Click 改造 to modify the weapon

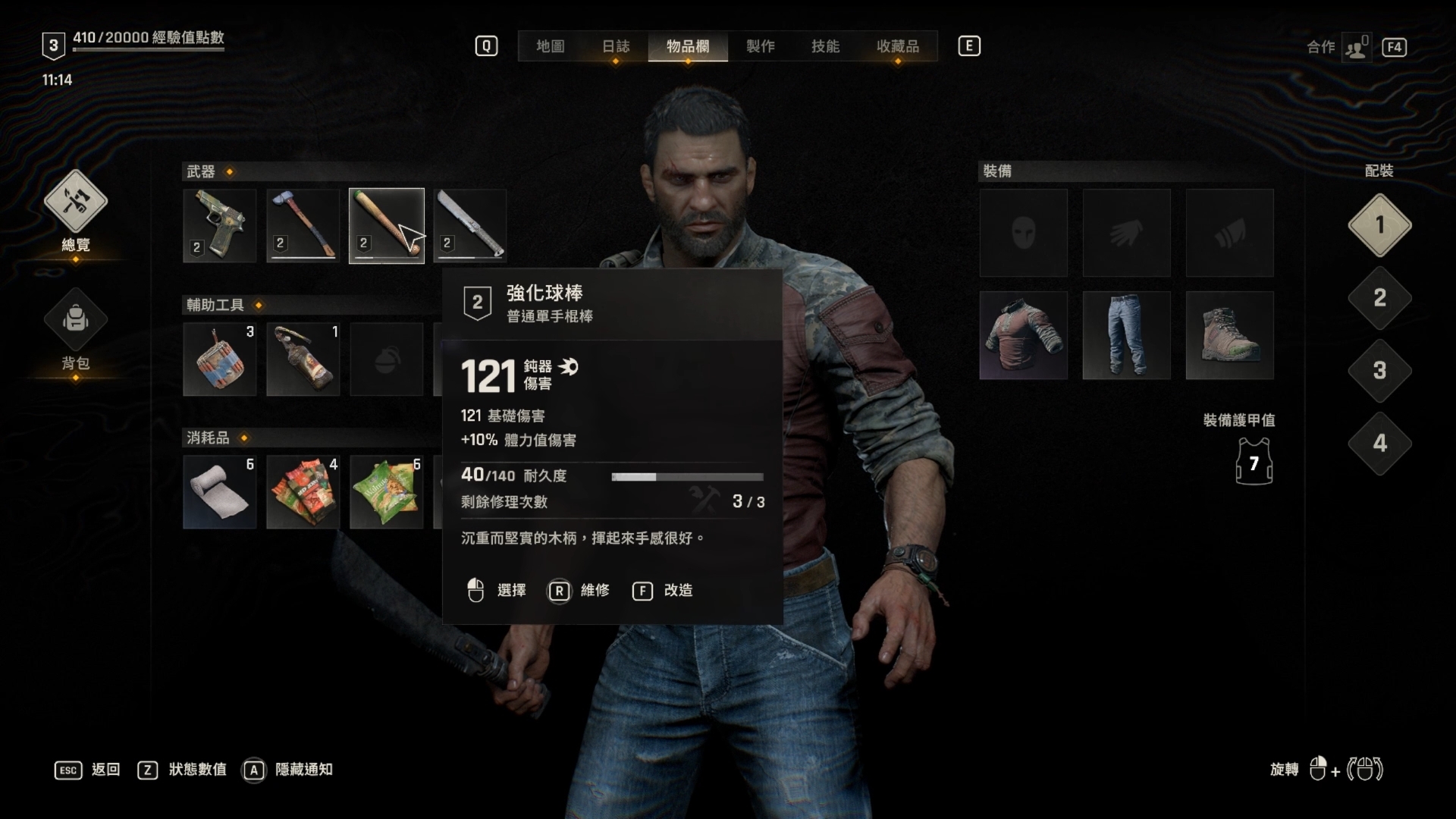tap(679, 591)
